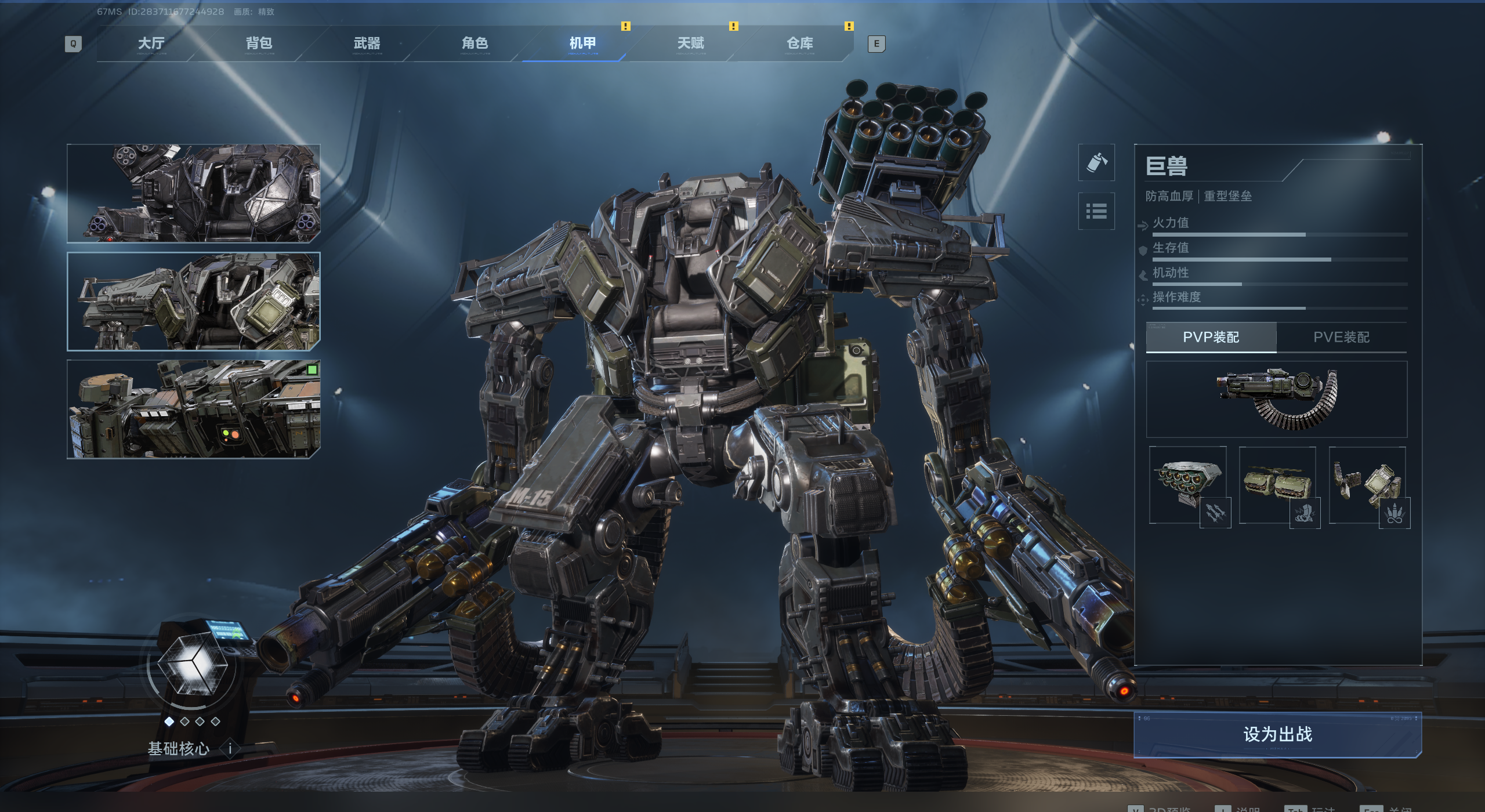Switch to PVP装配 loadout
This screenshot has width=1485, height=812.
coord(1211,337)
